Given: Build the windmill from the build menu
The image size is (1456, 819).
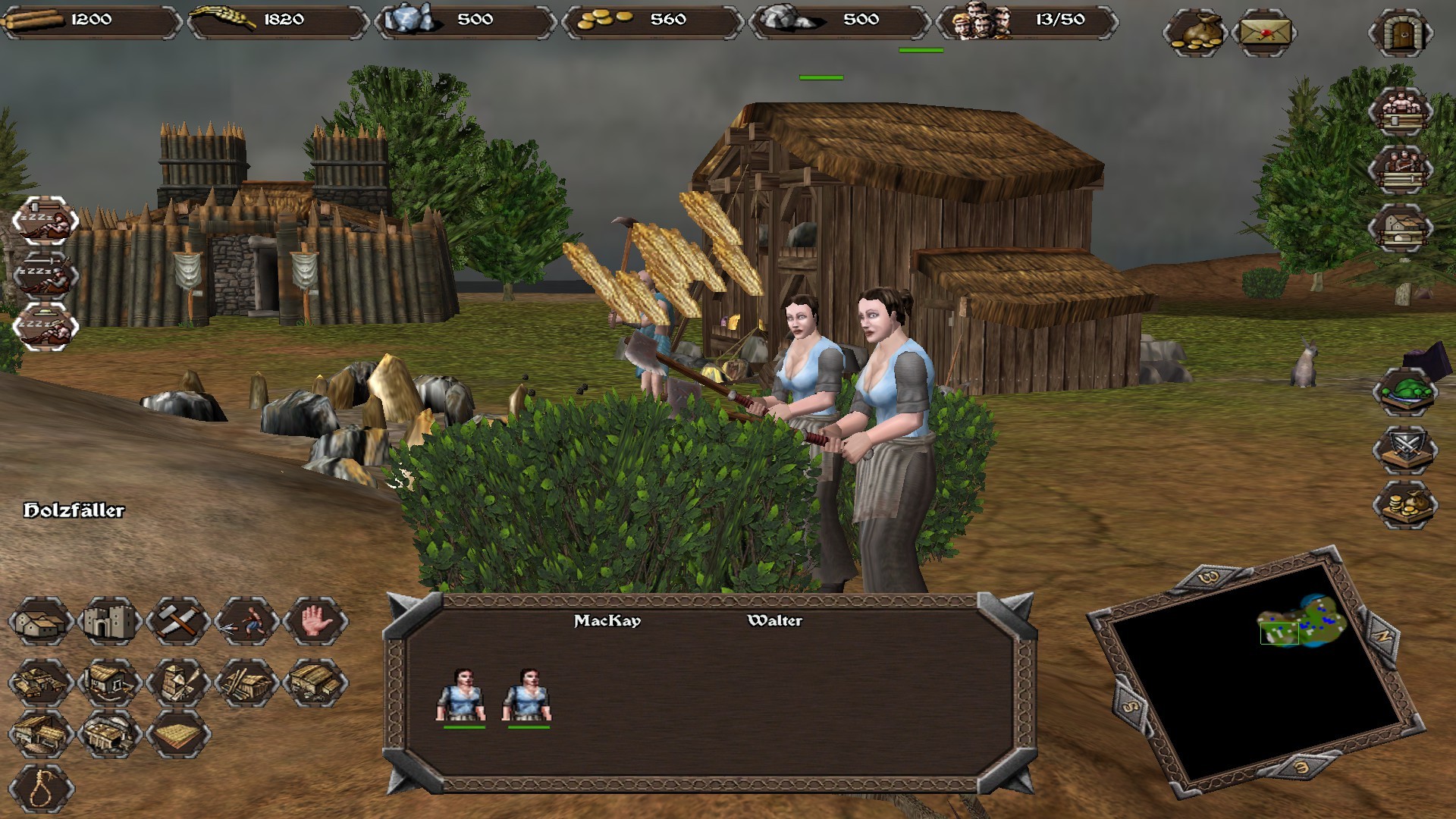Looking at the screenshot, I should 178,682.
